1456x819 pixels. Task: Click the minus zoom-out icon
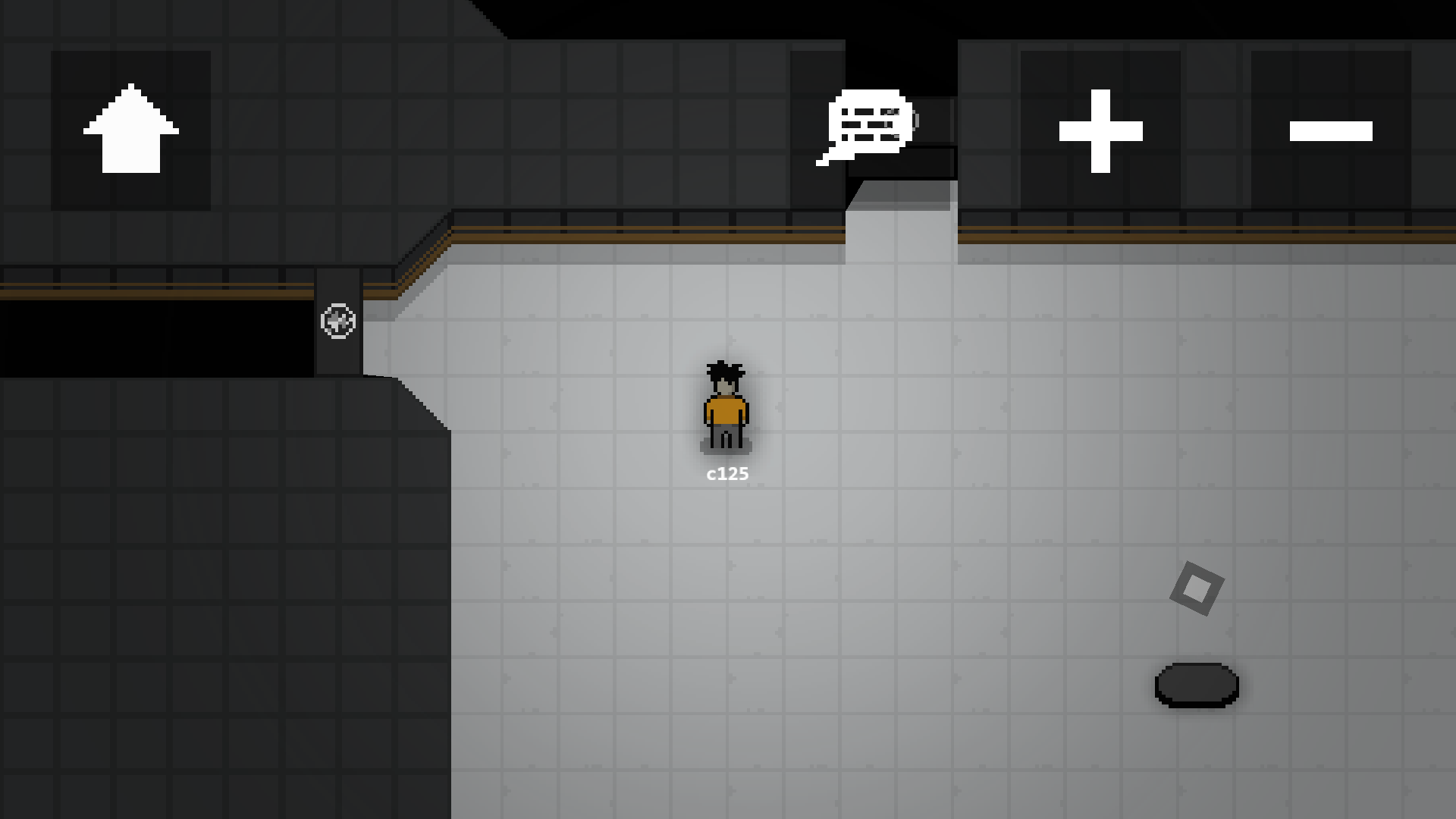click(1332, 130)
